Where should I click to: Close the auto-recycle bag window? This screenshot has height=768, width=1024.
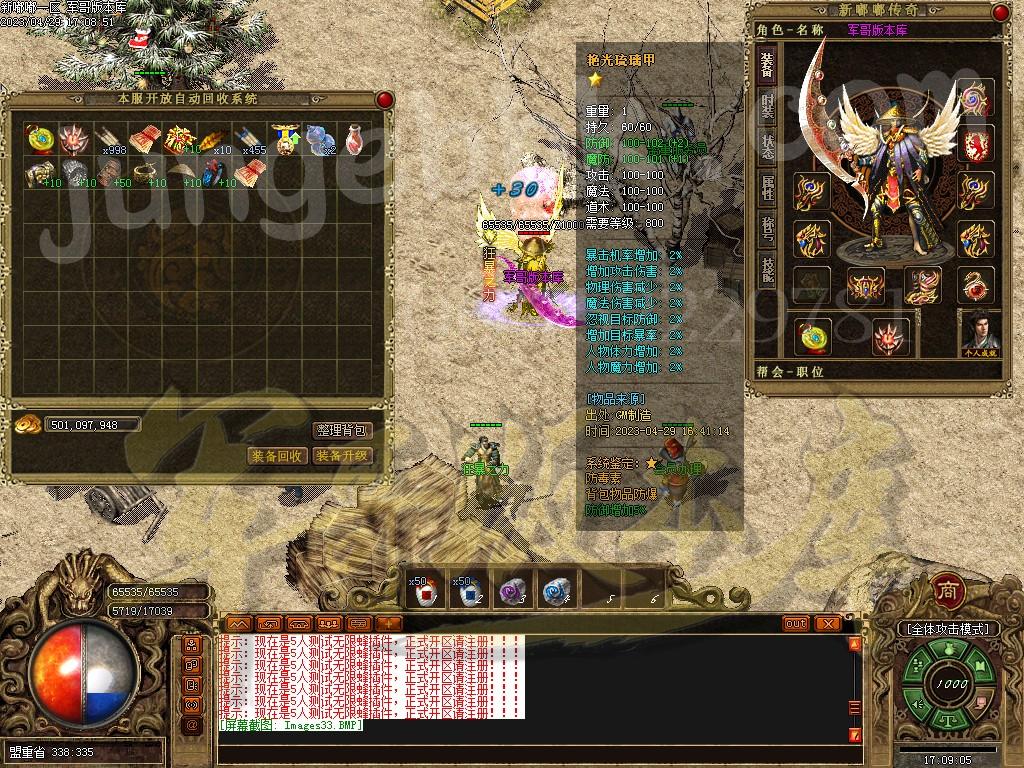coord(384,100)
